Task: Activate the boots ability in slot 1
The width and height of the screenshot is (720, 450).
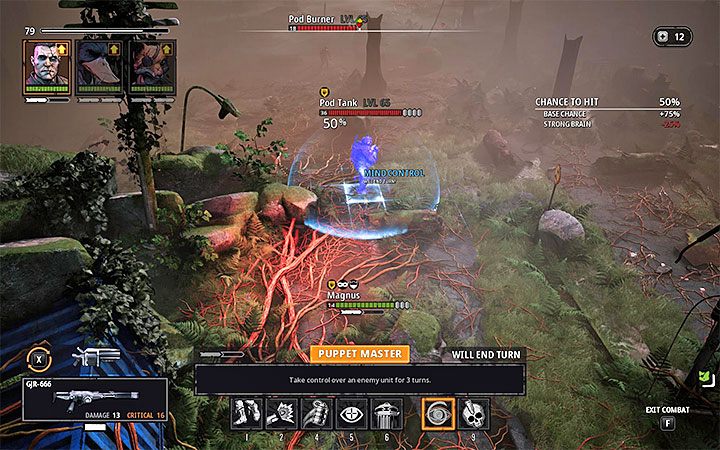Action: (x=247, y=413)
